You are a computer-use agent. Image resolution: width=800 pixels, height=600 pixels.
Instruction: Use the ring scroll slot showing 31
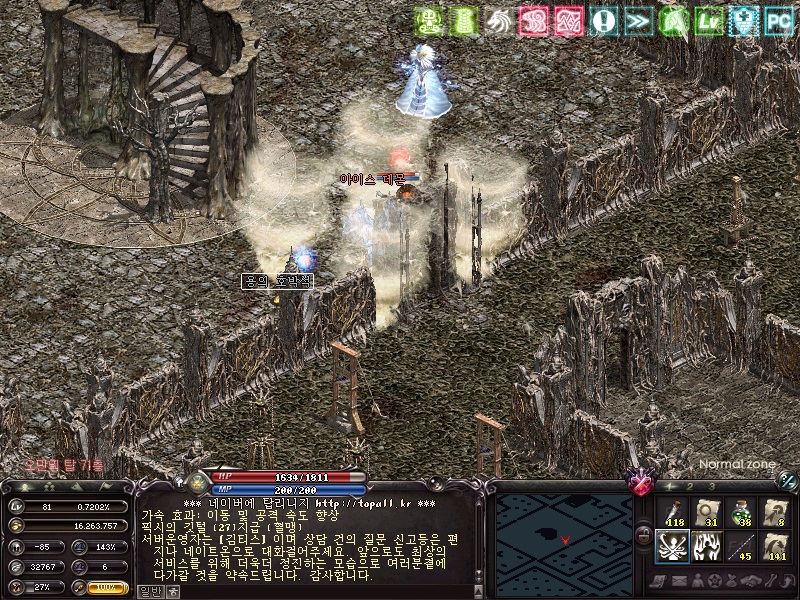point(706,512)
